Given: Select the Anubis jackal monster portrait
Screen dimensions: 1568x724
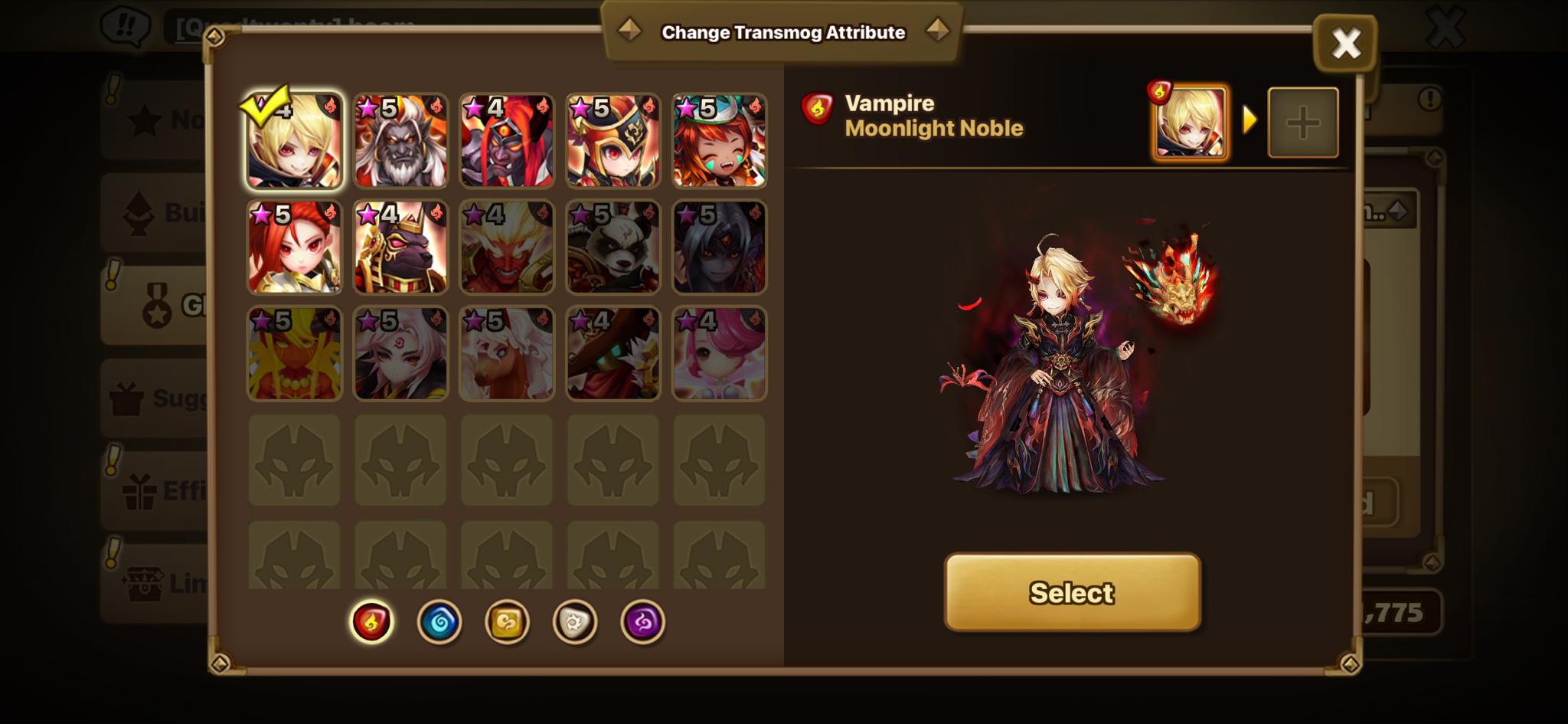Looking at the screenshot, I should pyautogui.click(x=400, y=247).
